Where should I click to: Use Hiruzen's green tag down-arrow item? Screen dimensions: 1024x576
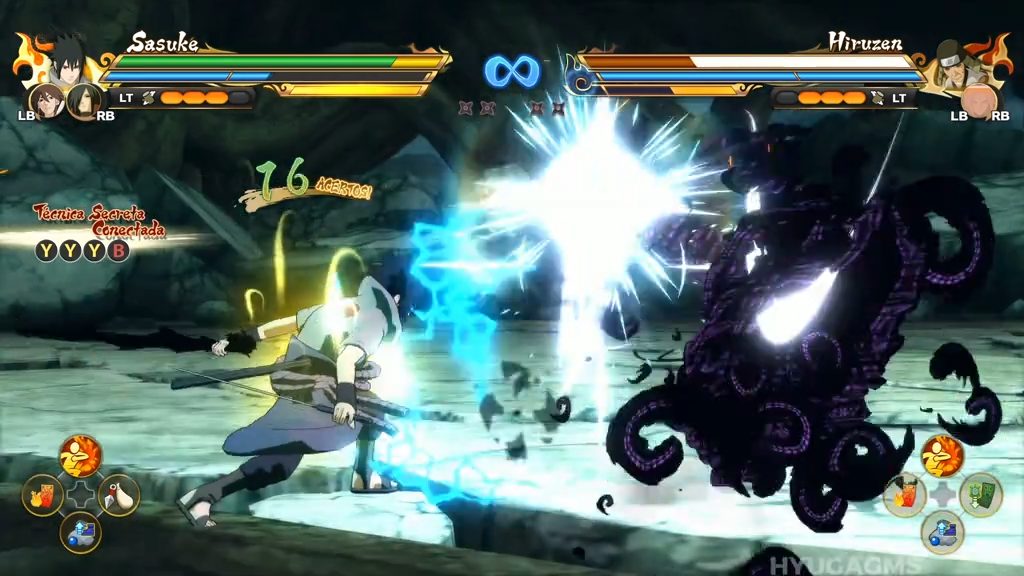coord(980,494)
